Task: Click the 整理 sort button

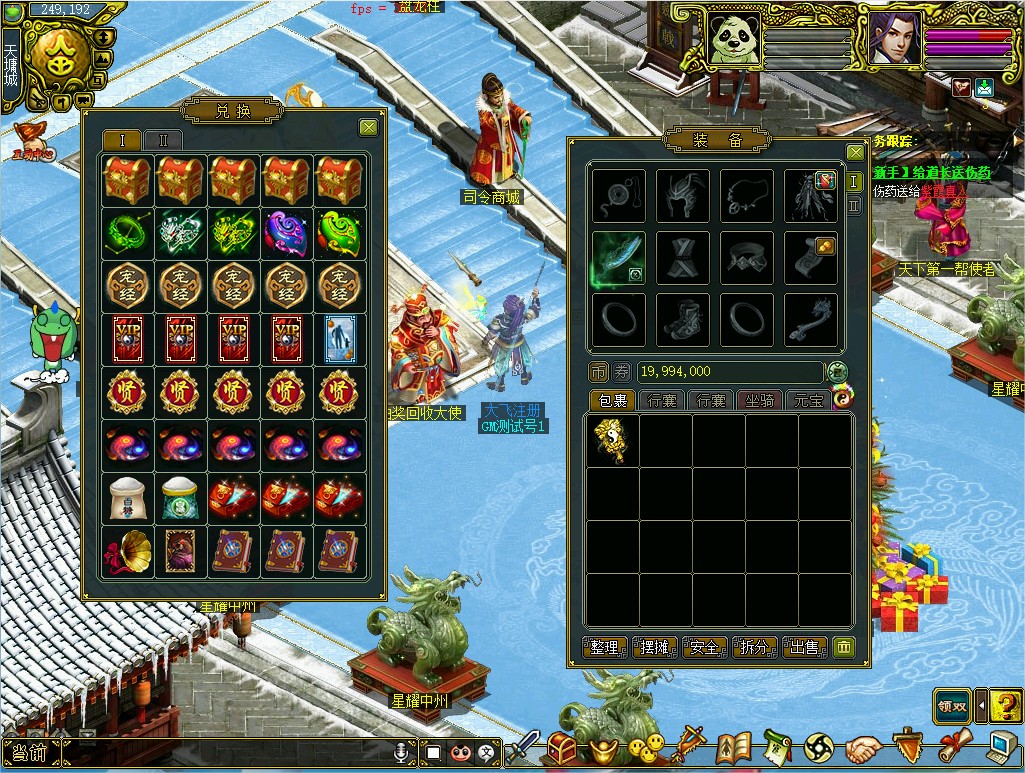Action: (604, 648)
